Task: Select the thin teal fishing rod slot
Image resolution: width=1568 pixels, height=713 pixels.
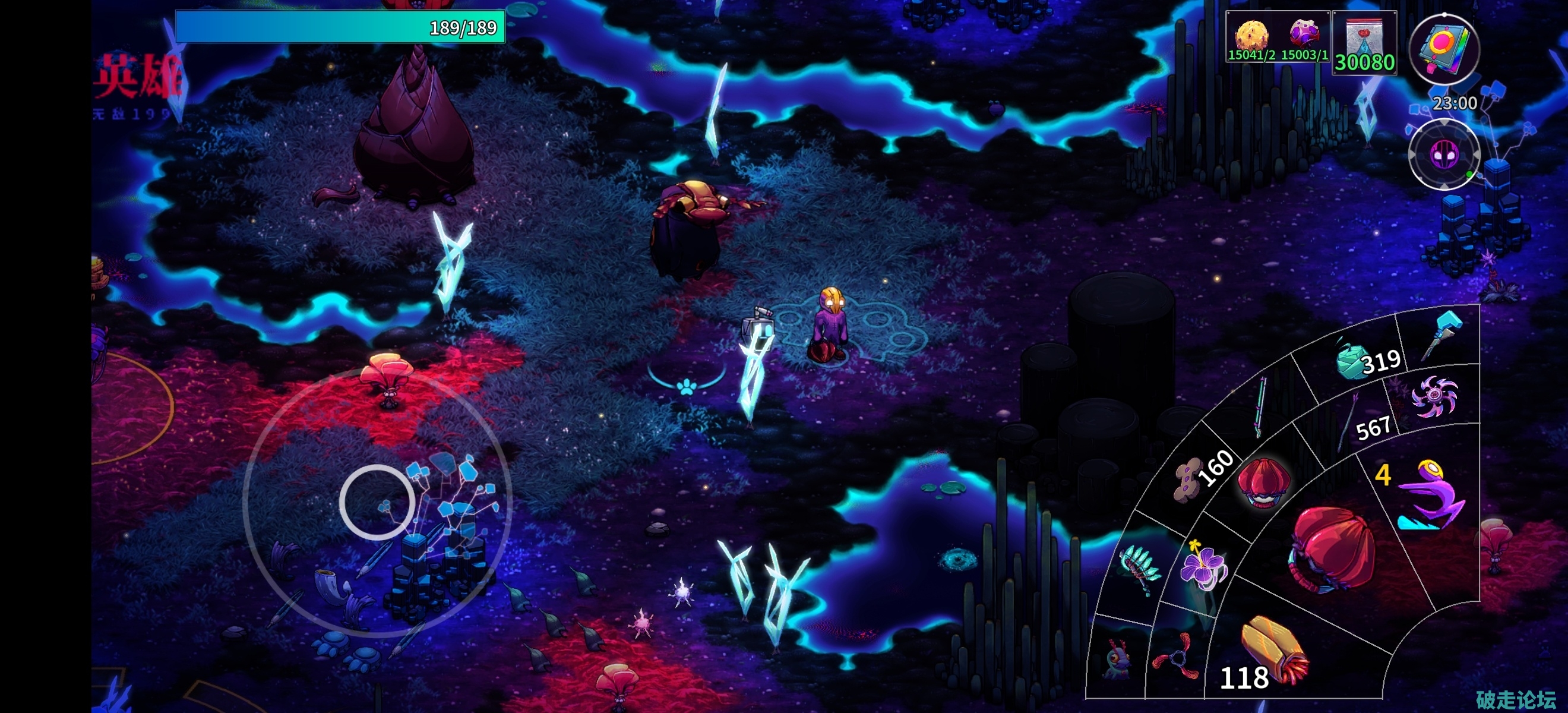Action: click(x=1261, y=407)
